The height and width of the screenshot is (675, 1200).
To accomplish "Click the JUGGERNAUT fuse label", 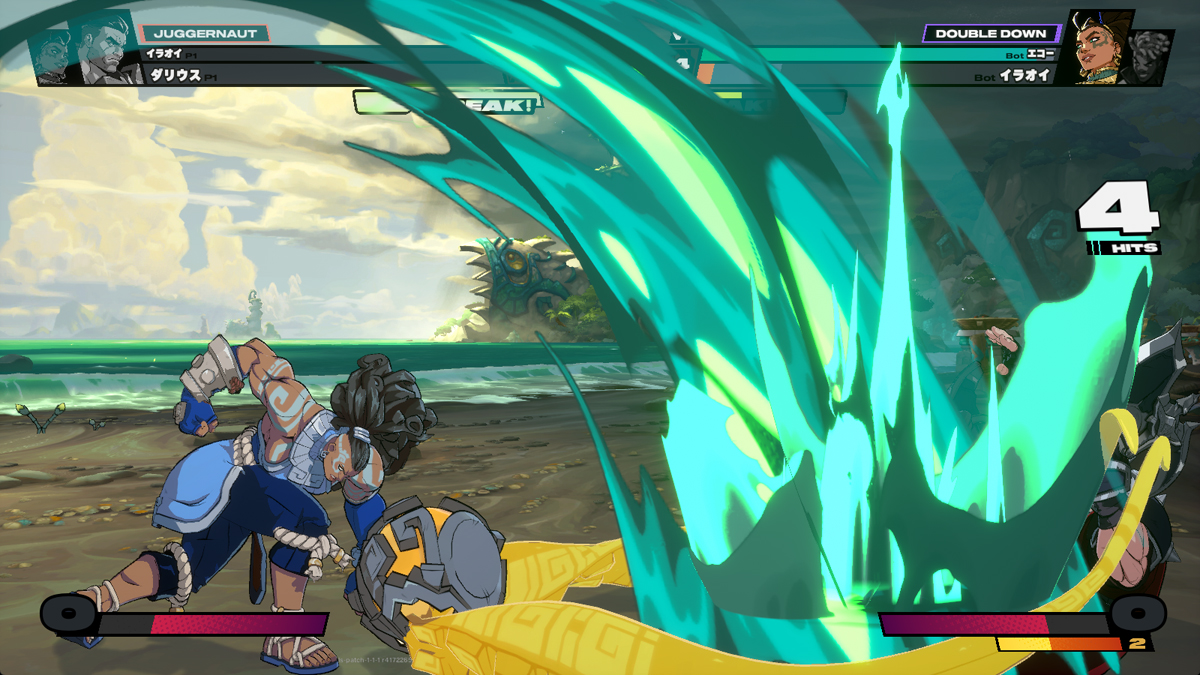I will pyautogui.click(x=205, y=33).
